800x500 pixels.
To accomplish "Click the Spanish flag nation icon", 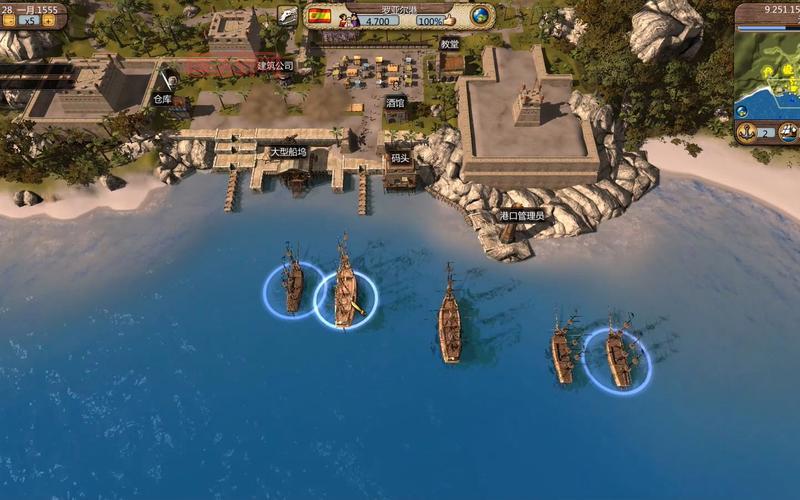I will pyautogui.click(x=319, y=16).
